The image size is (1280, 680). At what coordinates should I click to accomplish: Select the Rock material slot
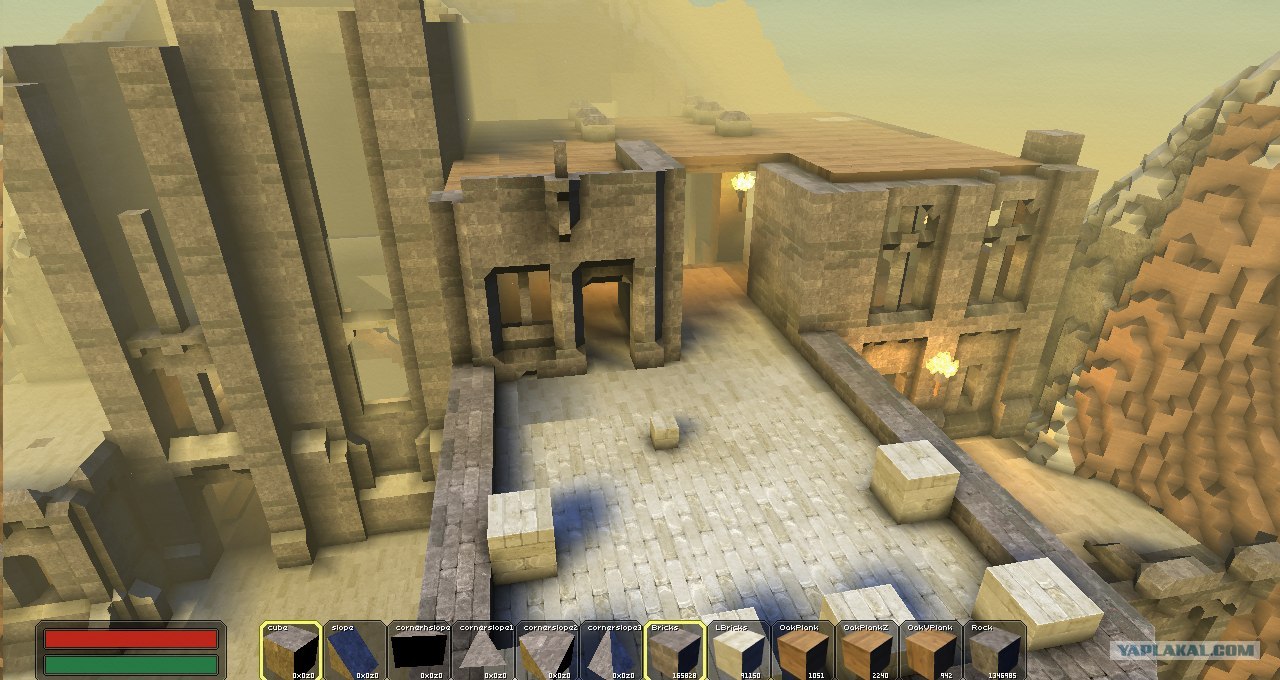995,651
